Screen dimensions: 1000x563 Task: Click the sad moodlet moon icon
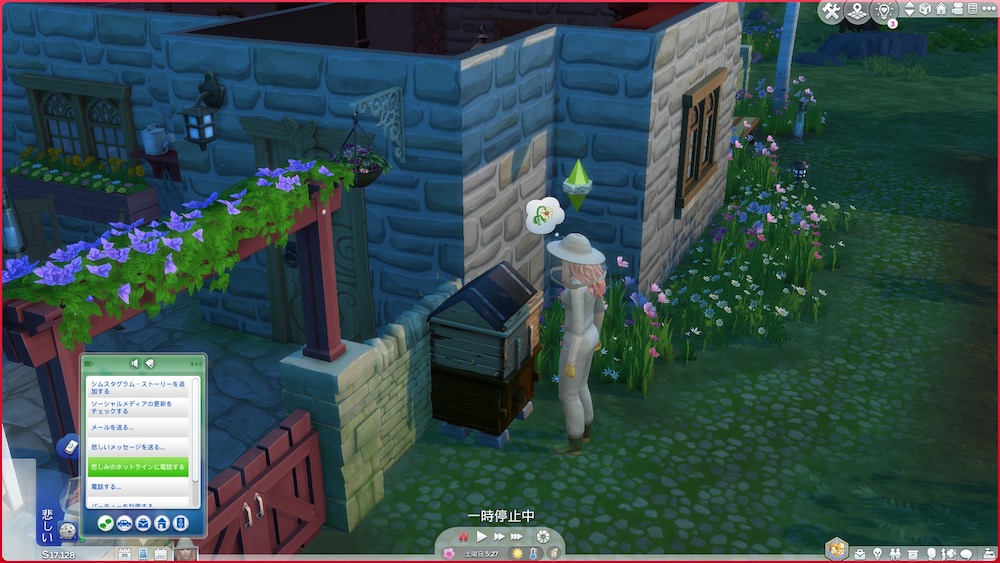[x=67, y=531]
